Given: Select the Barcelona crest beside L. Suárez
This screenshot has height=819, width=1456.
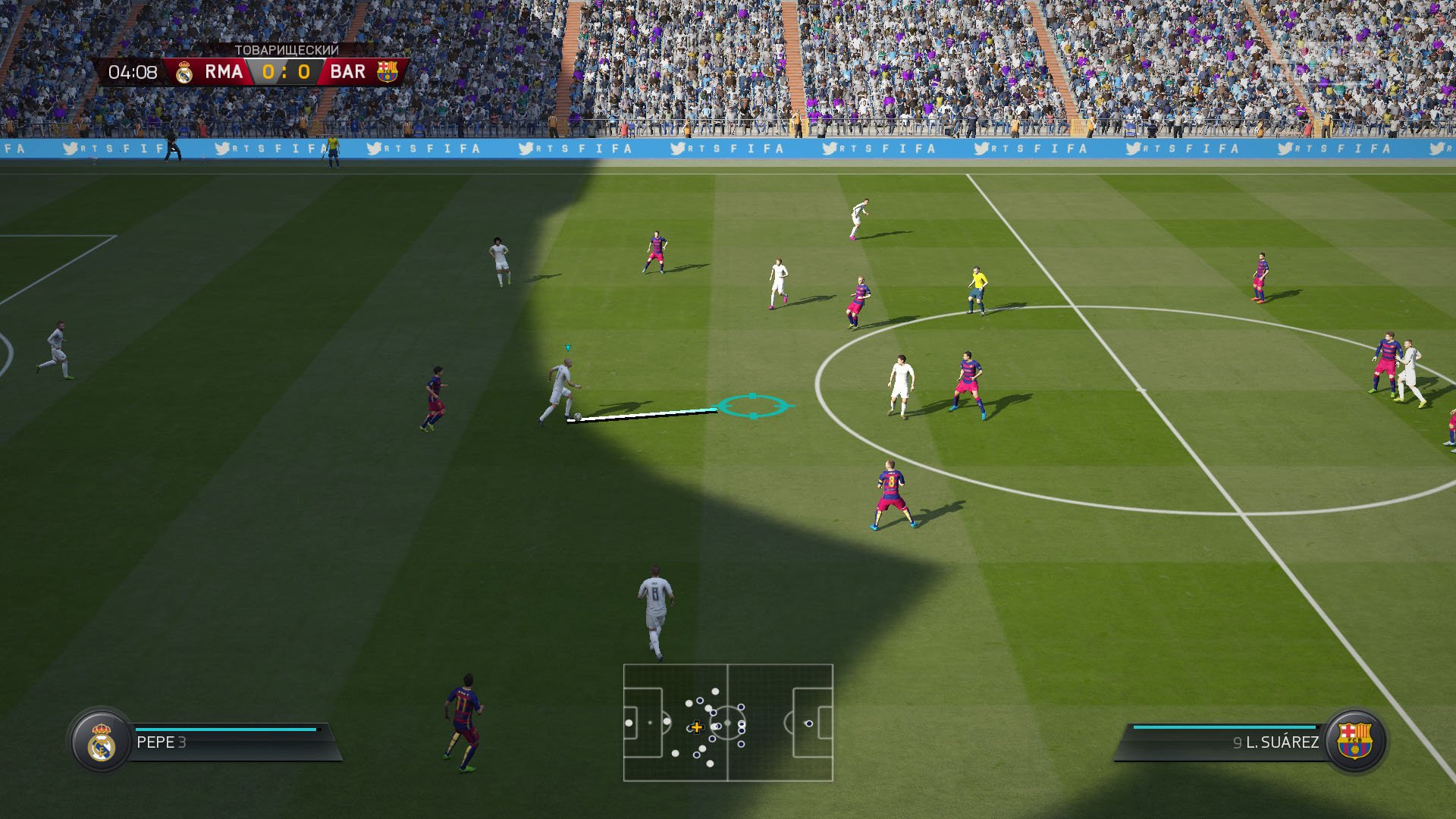Looking at the screenshot, I should [1354, 741].
